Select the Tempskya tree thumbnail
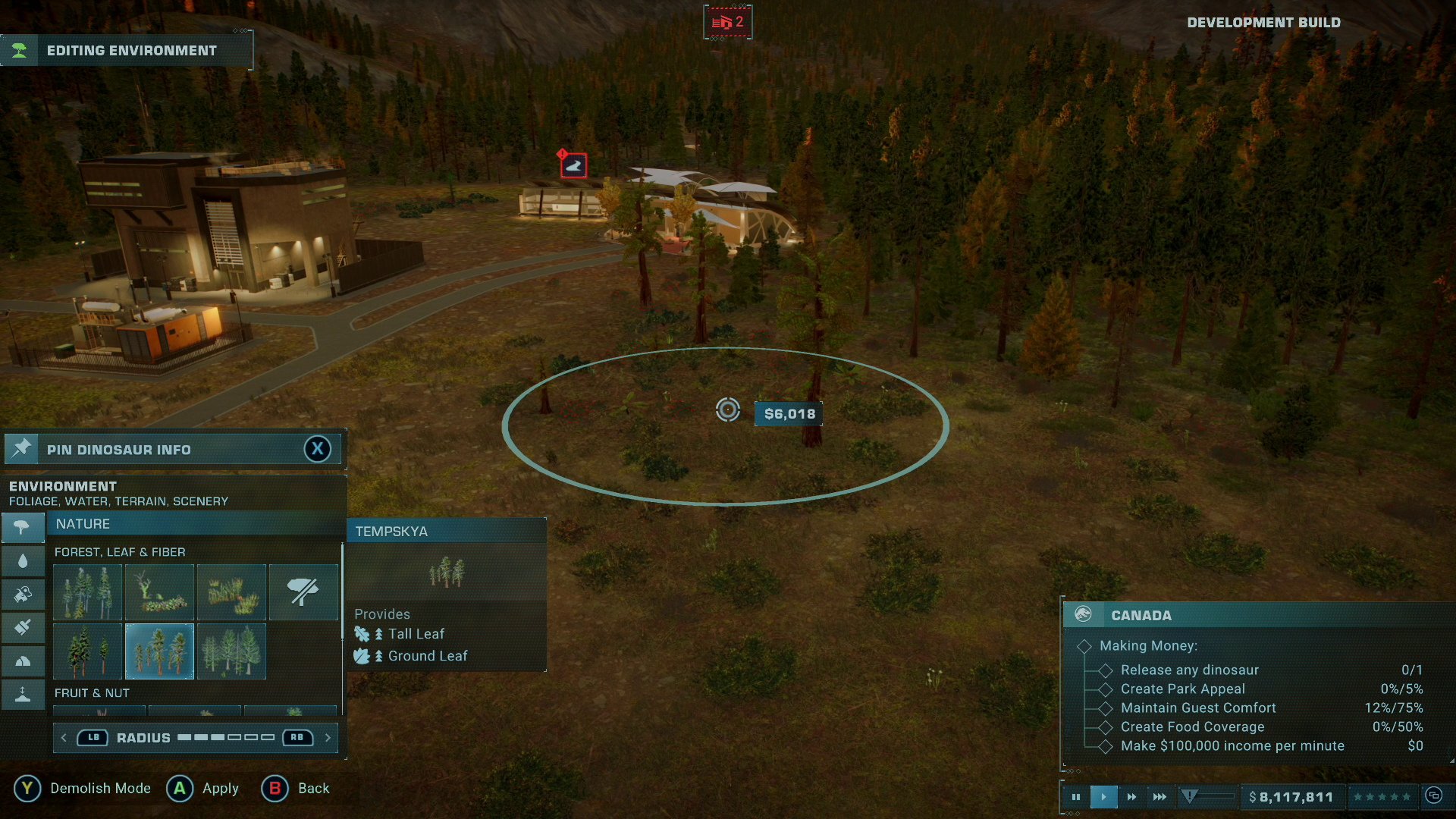The width and height of the screenshot is (1456, 819). [x=158, y=651]
